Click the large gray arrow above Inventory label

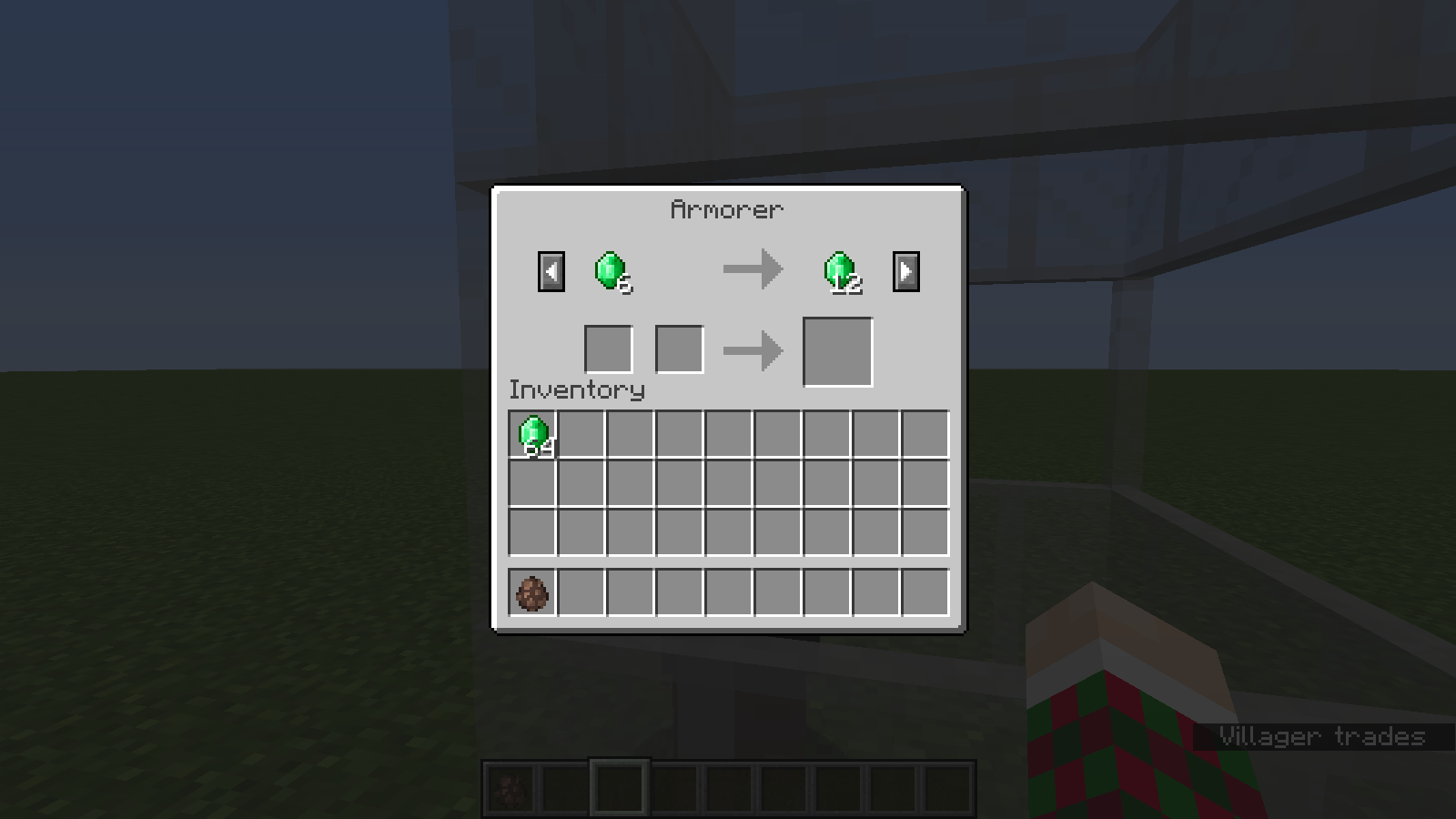[x=753, y=349]
